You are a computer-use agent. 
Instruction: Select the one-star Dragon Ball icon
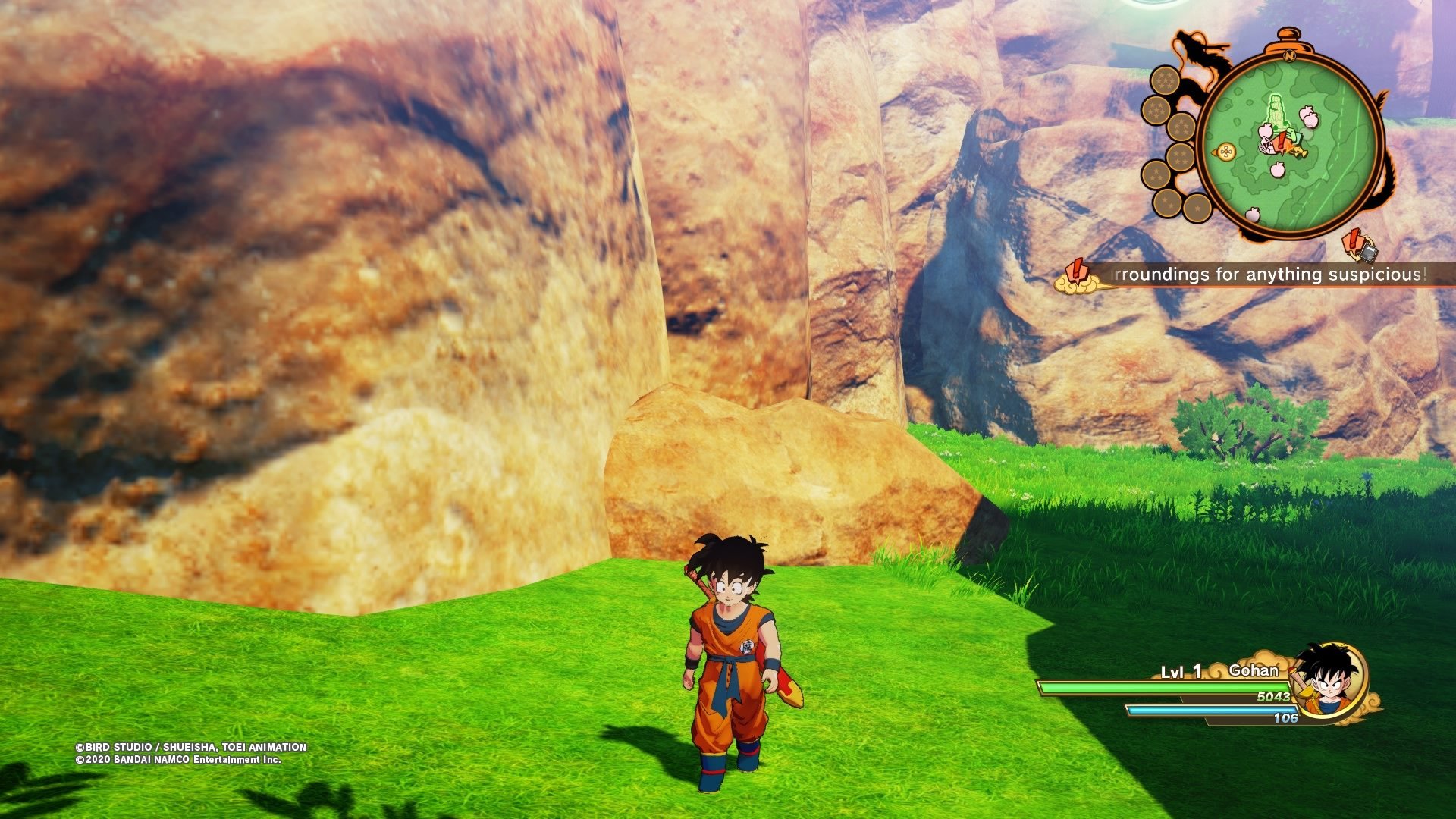(1197, 206)
